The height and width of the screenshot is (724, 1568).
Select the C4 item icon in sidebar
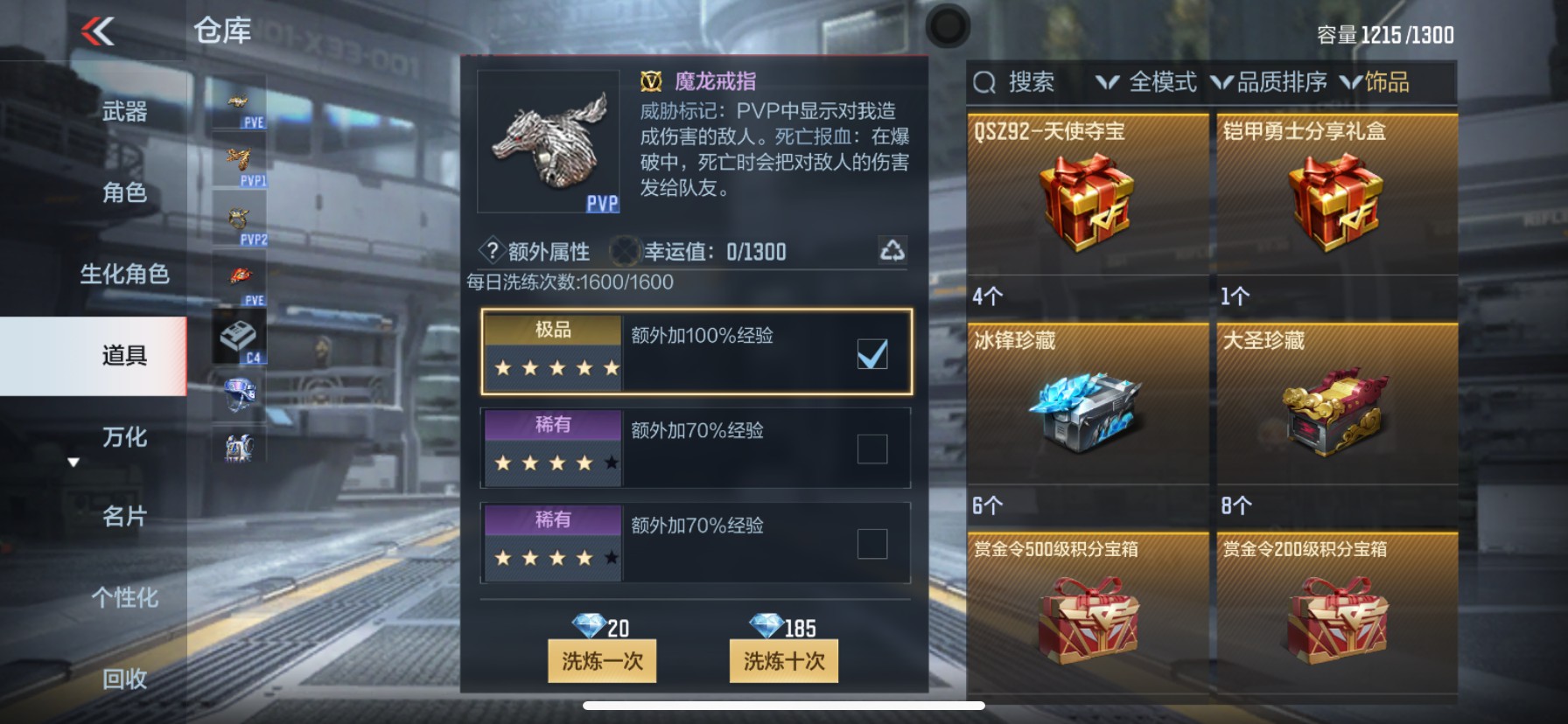[x=238, y=337]
